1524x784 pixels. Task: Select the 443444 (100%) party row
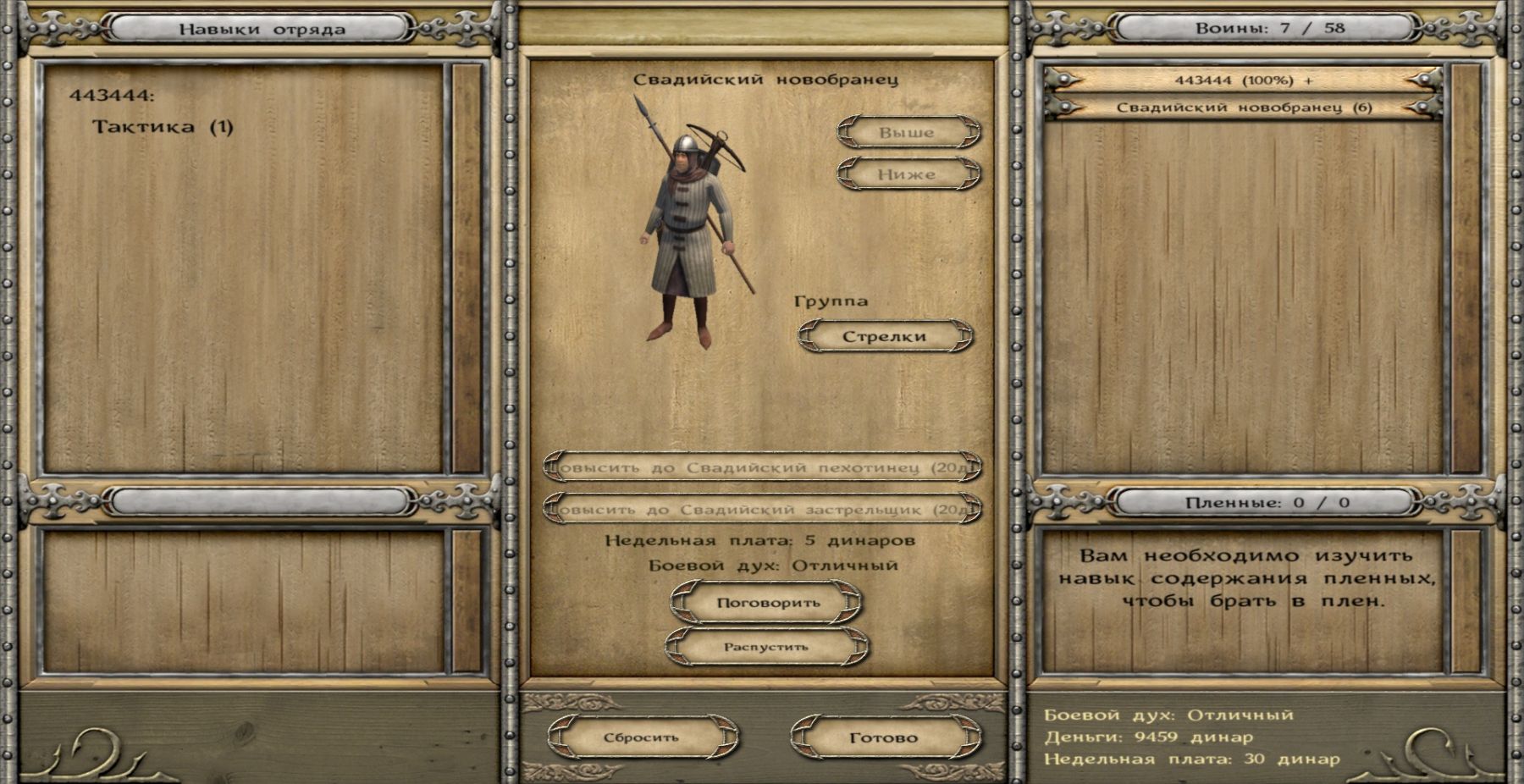coord(1243,80)
